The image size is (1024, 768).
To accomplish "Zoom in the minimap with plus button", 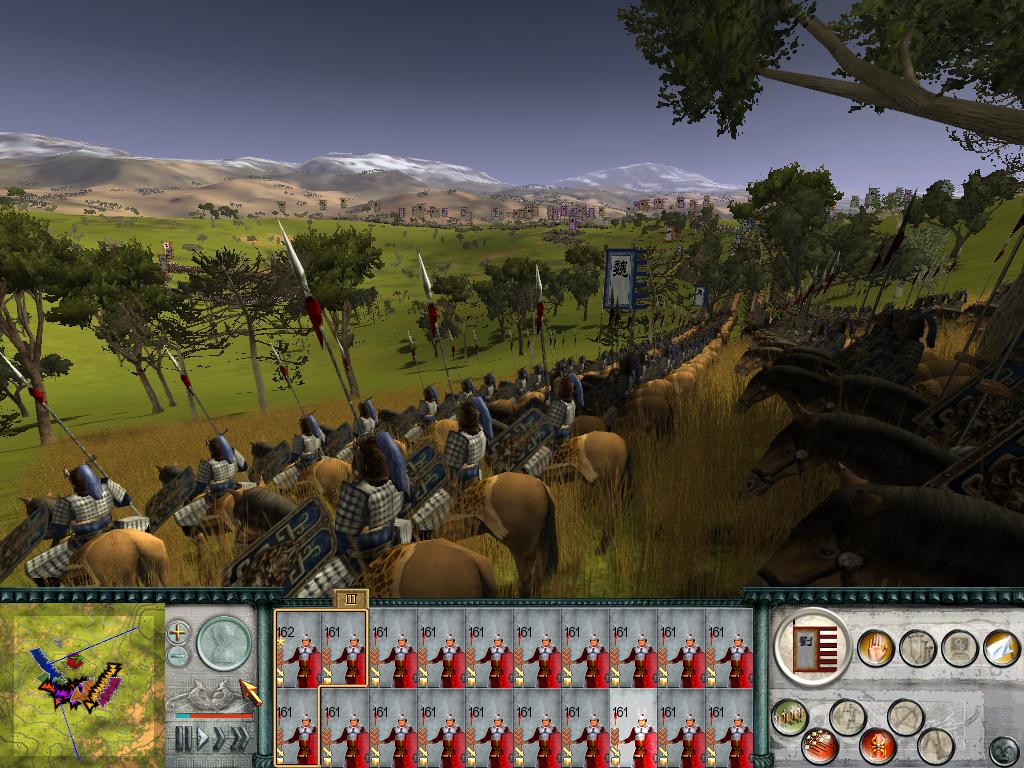I will (178, 632).
